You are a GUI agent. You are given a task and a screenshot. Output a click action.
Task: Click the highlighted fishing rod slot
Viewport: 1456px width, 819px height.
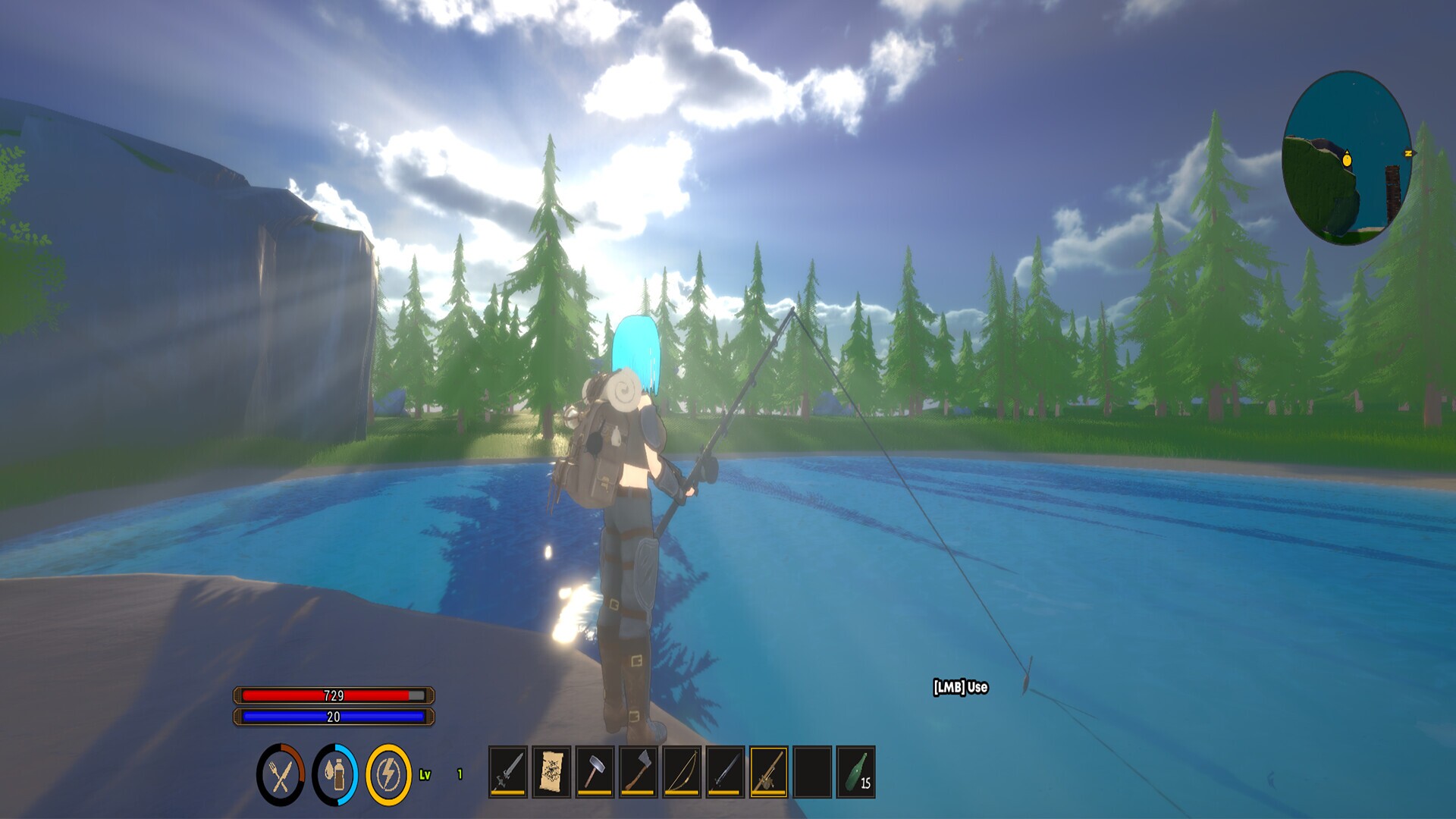click(x=768, y=772)
